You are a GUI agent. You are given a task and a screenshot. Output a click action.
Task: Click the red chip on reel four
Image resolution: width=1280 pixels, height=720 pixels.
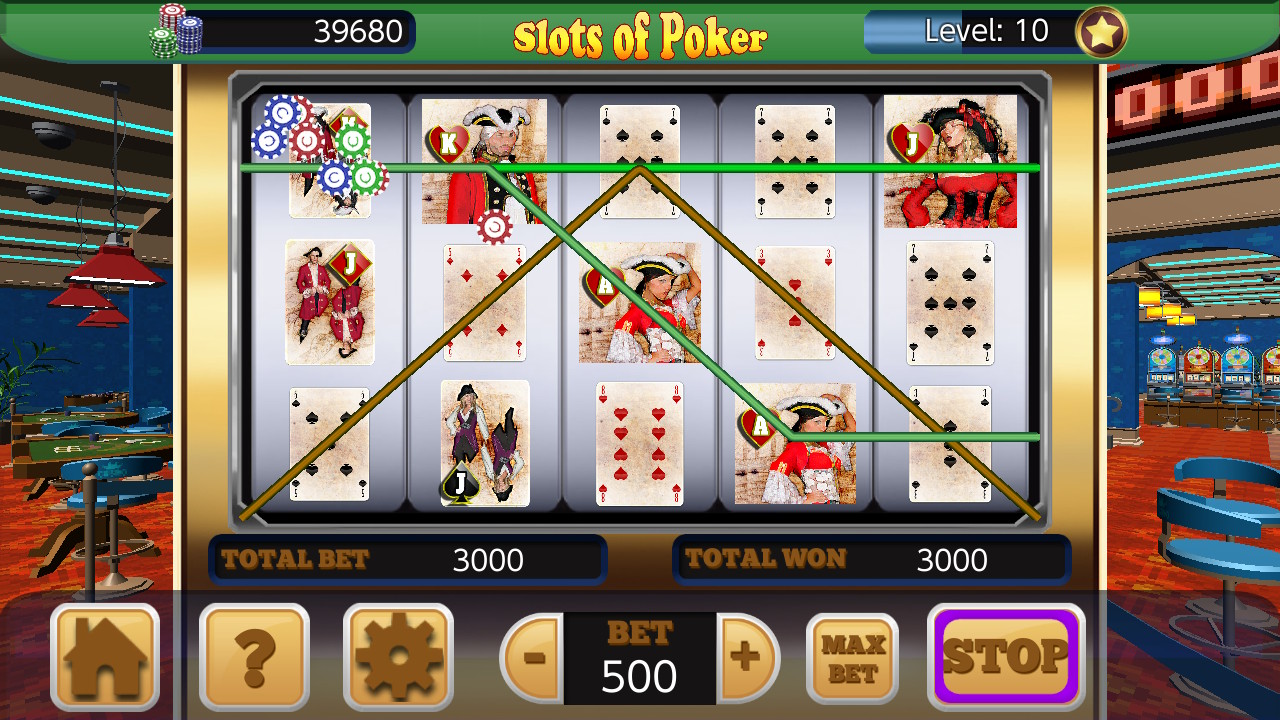pyautogui.click(x=497, y=226)
